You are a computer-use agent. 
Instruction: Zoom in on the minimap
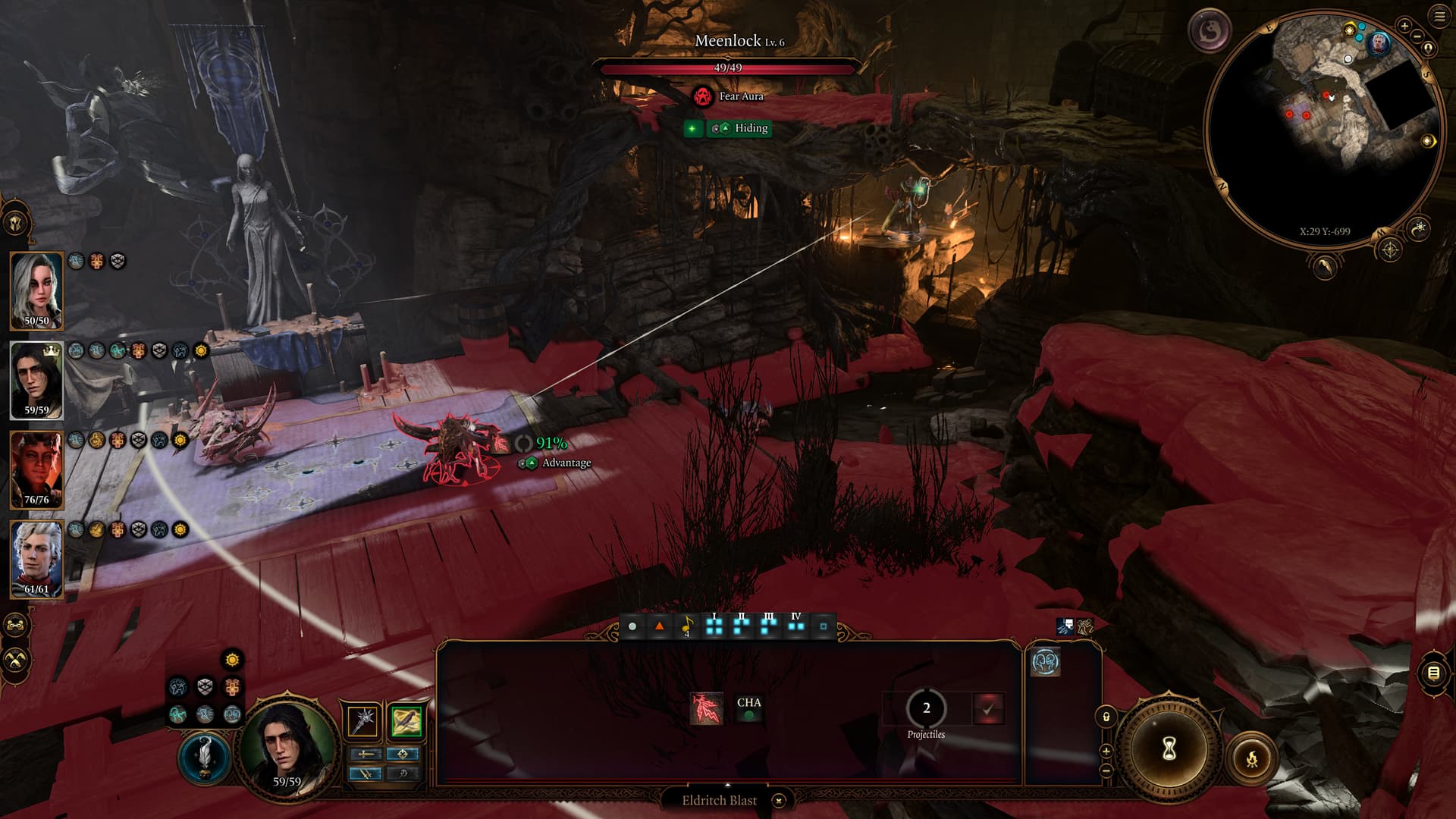[x=1404, y=26]
